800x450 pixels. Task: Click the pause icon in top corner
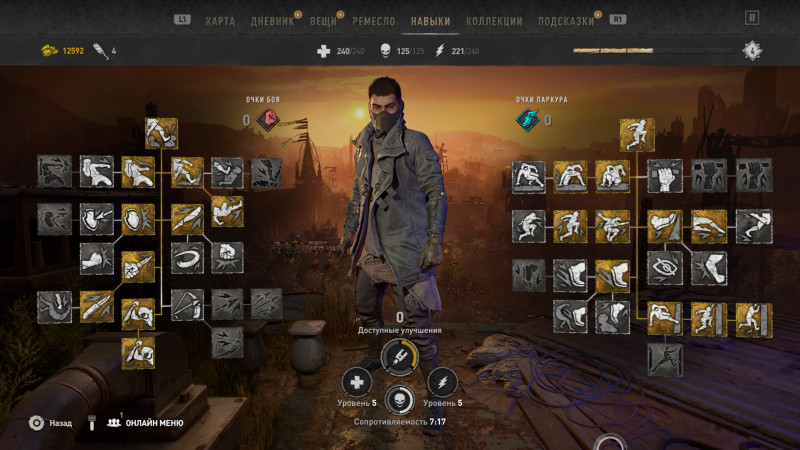752,17
